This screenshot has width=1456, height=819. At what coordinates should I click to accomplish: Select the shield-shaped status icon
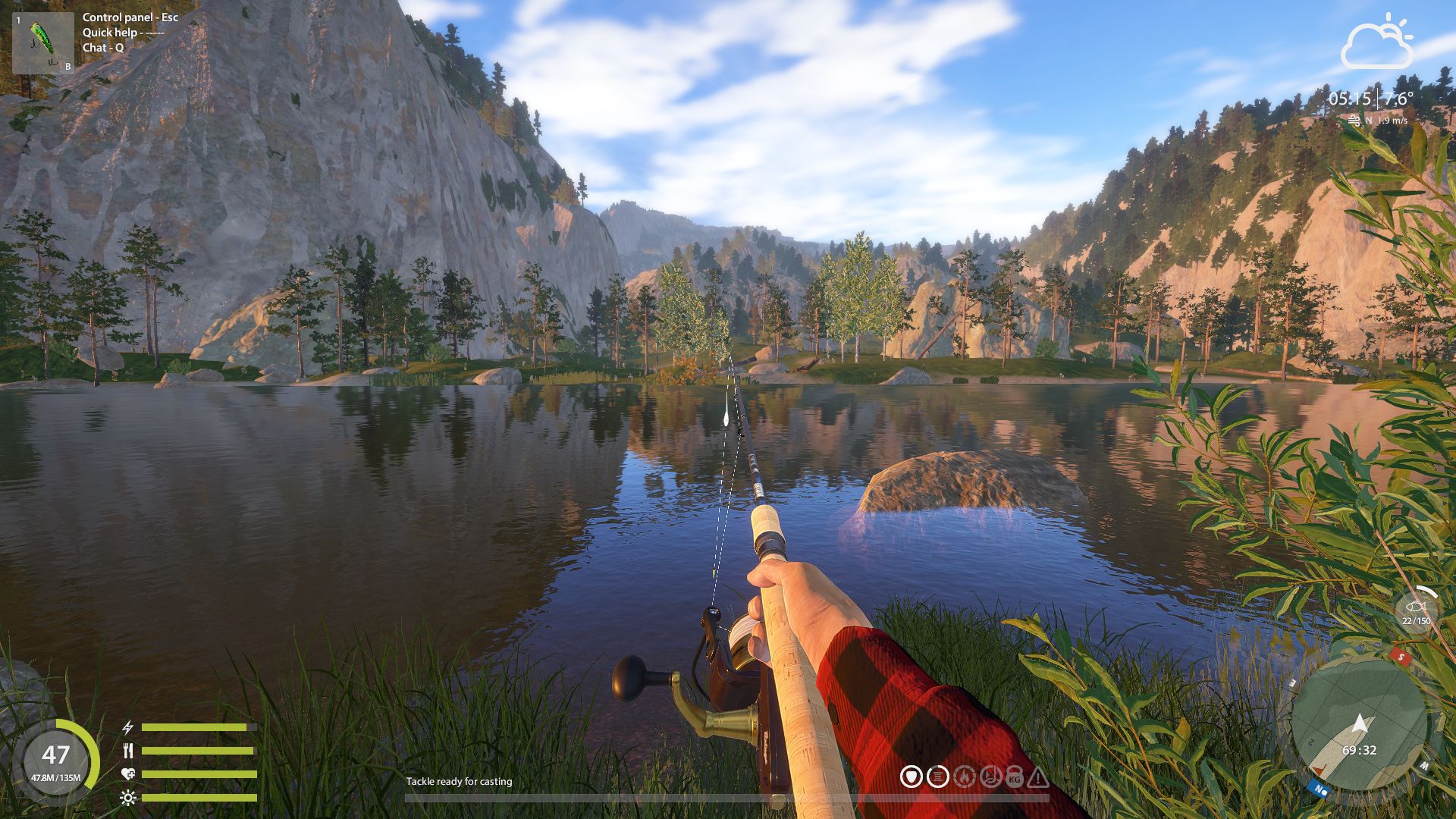912,777
